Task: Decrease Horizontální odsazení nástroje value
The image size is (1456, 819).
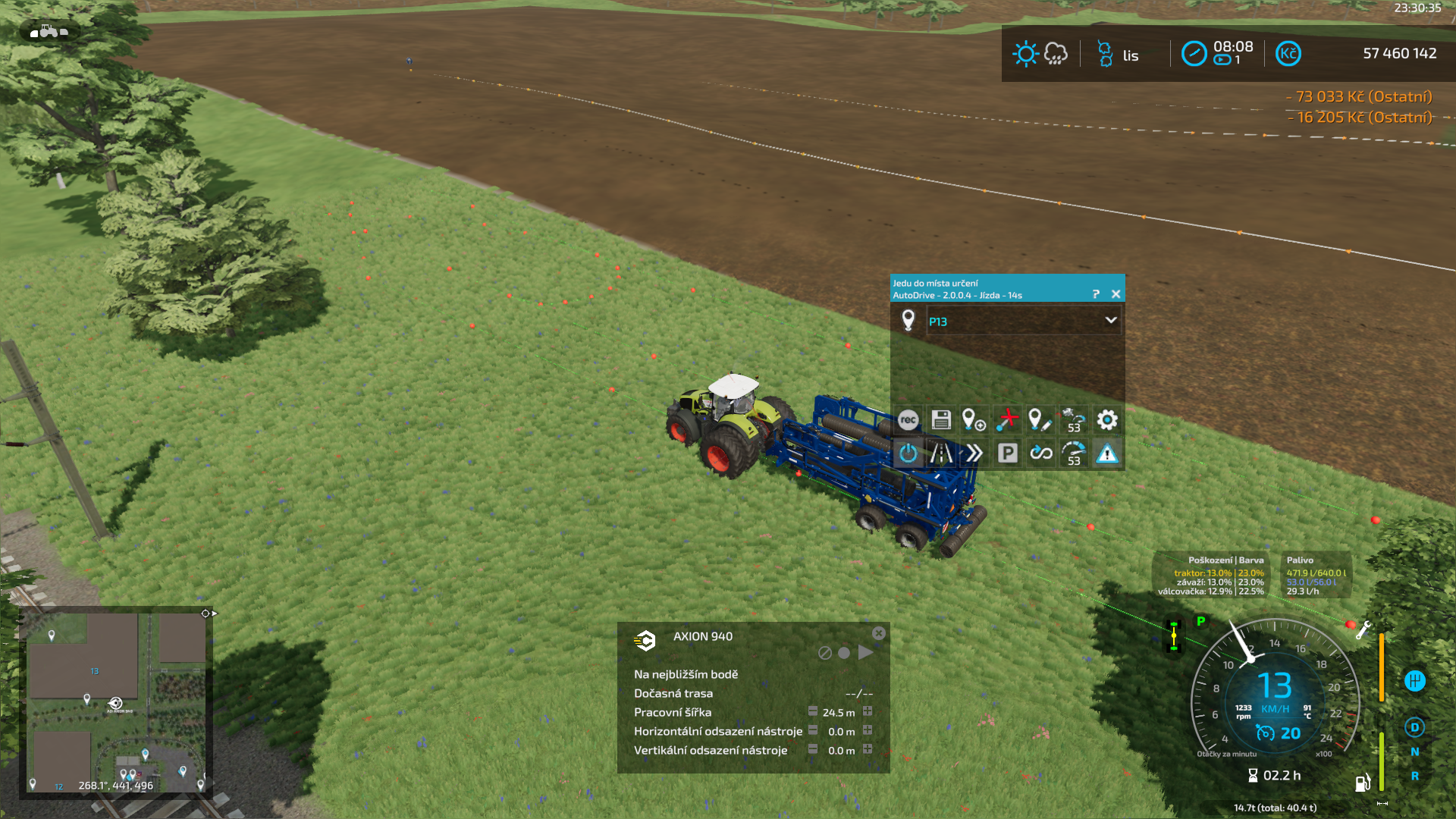Action: pos(813,730)
